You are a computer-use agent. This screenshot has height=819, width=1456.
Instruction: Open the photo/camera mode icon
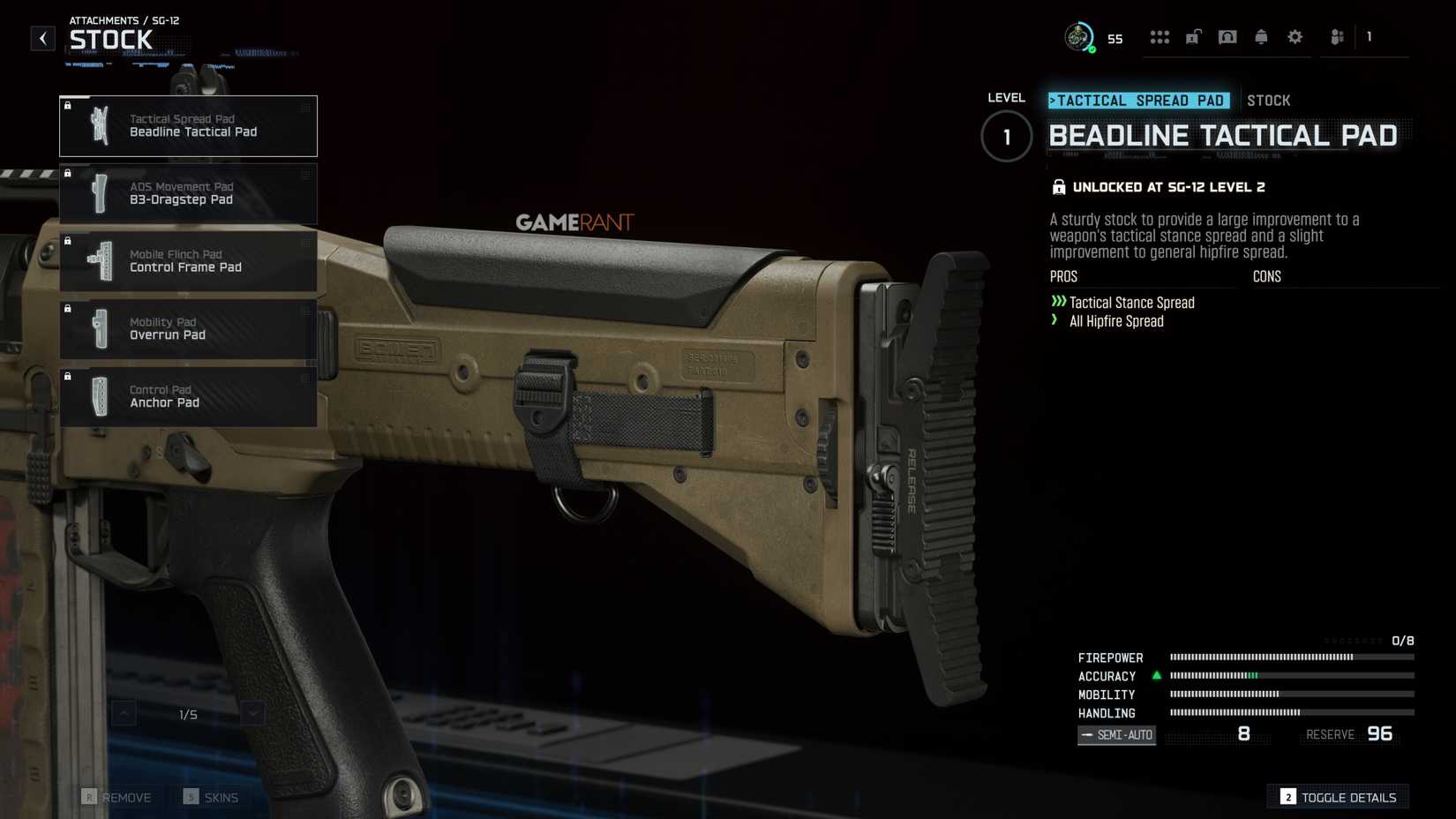pyautogui.click(x=1227, y=37)
